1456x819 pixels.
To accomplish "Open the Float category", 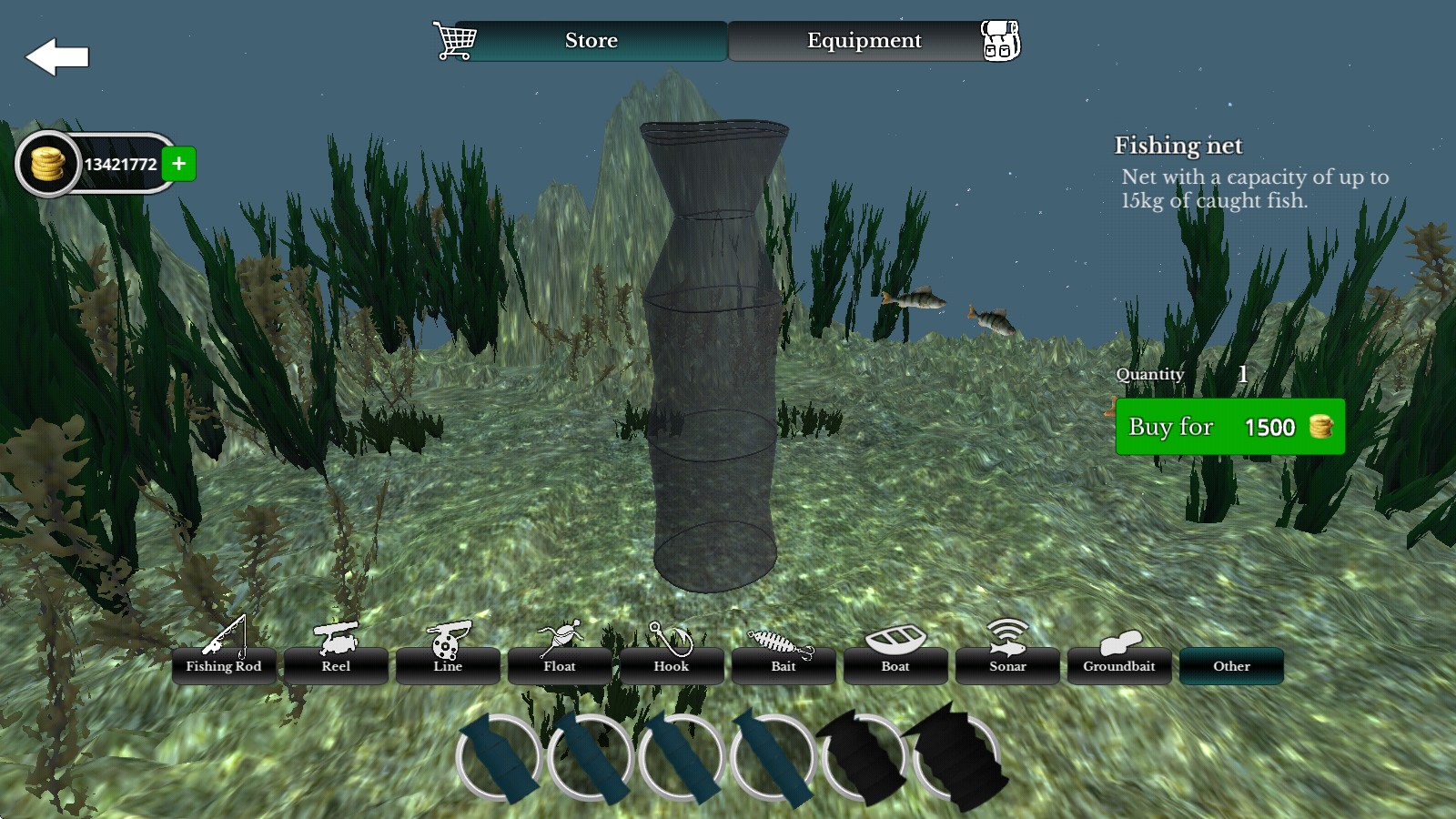I will tap(560, 665).
